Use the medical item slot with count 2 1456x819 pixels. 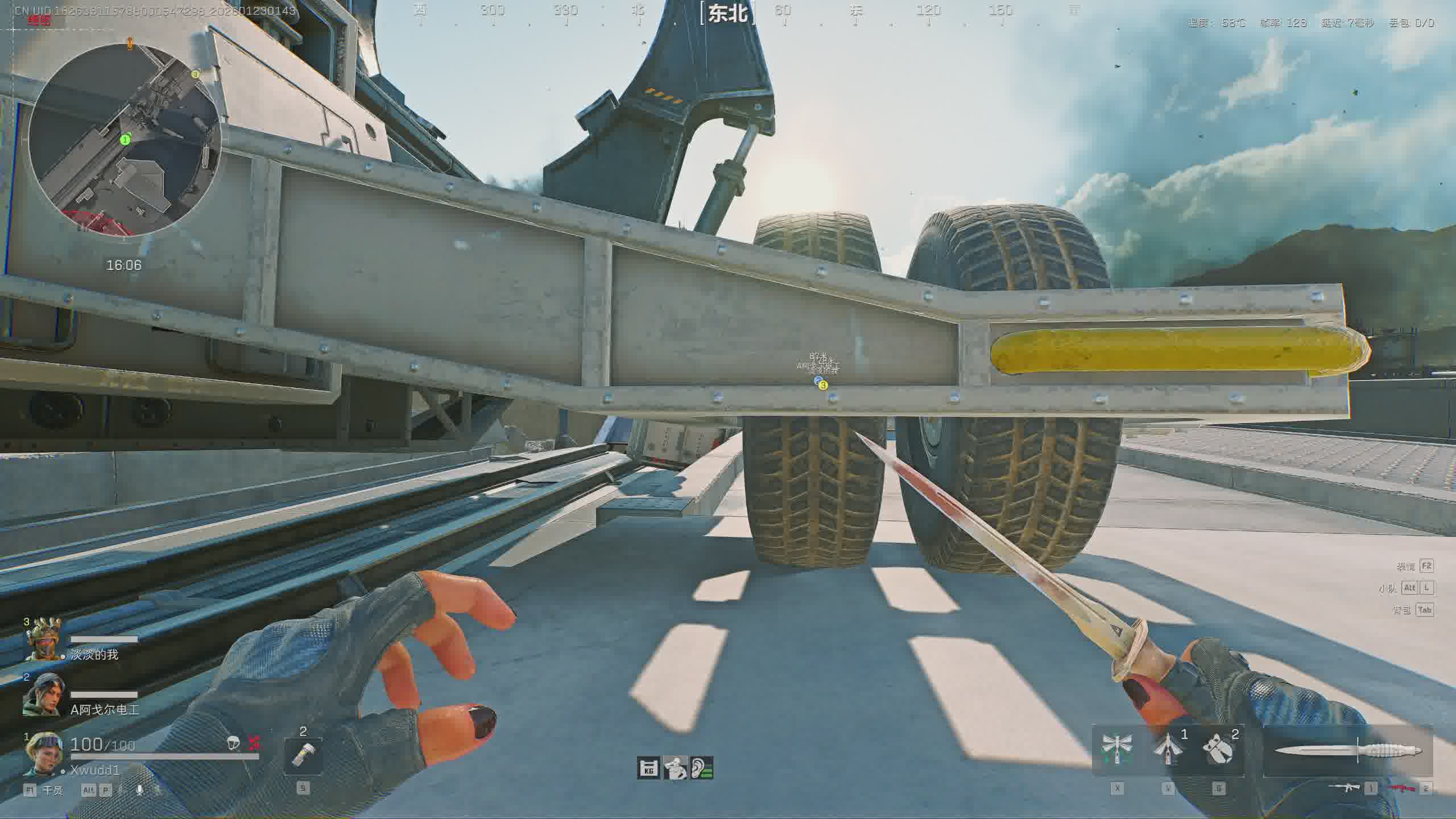(303, 755)
